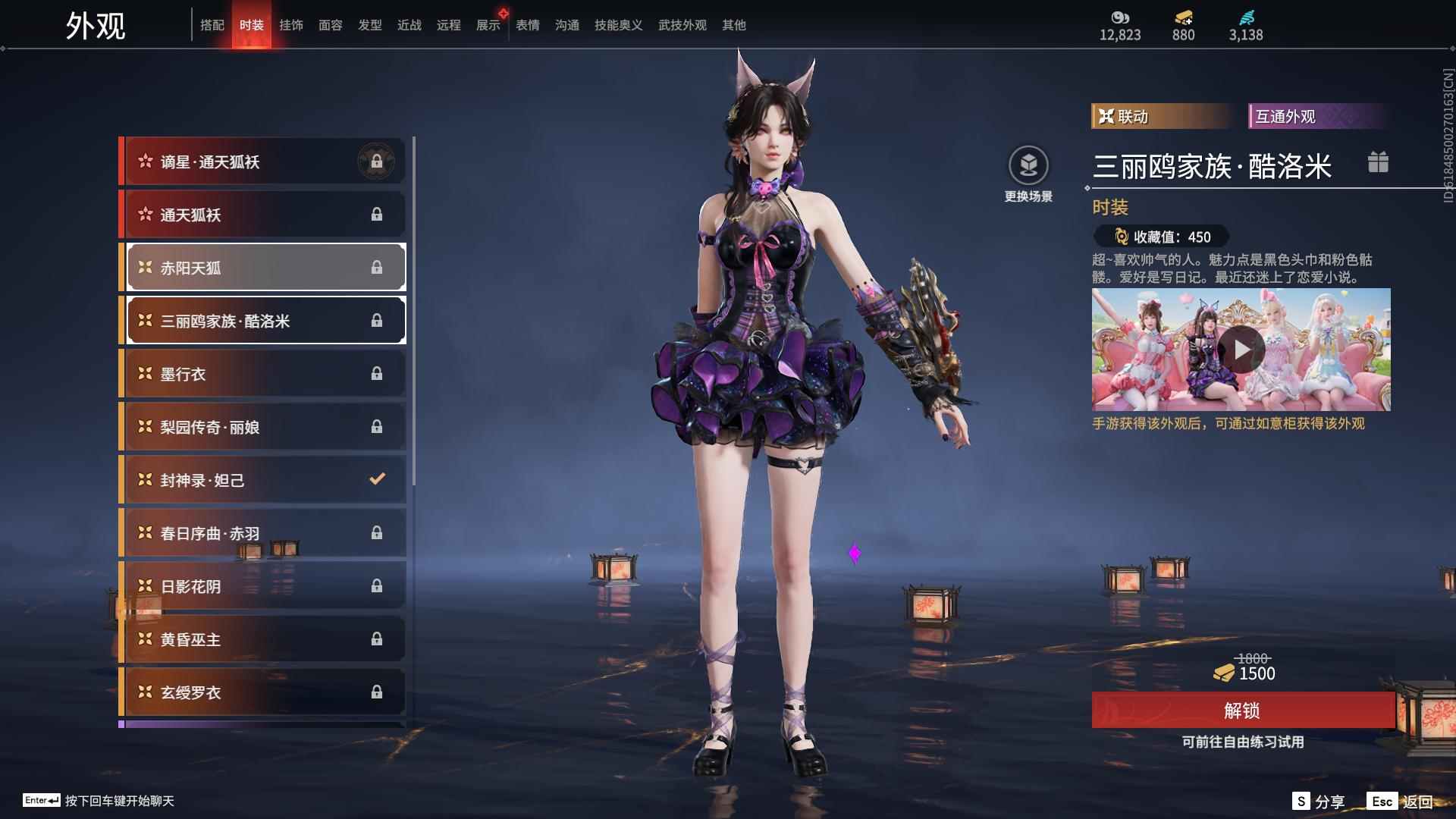Switch to the 挂饰 accessories tab

(x=292, y=24)
